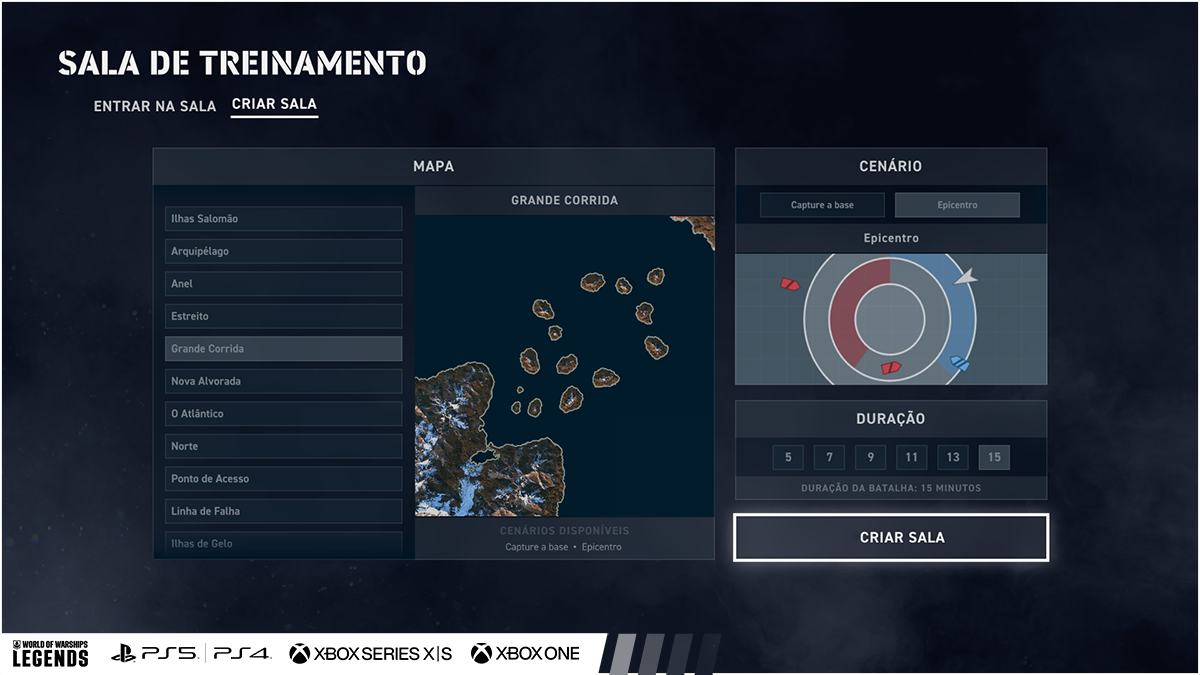Select the Capture a base scenario
The height and width of the screenshot is (675, 1200).
pyautogui.click(x=822, y=205)
